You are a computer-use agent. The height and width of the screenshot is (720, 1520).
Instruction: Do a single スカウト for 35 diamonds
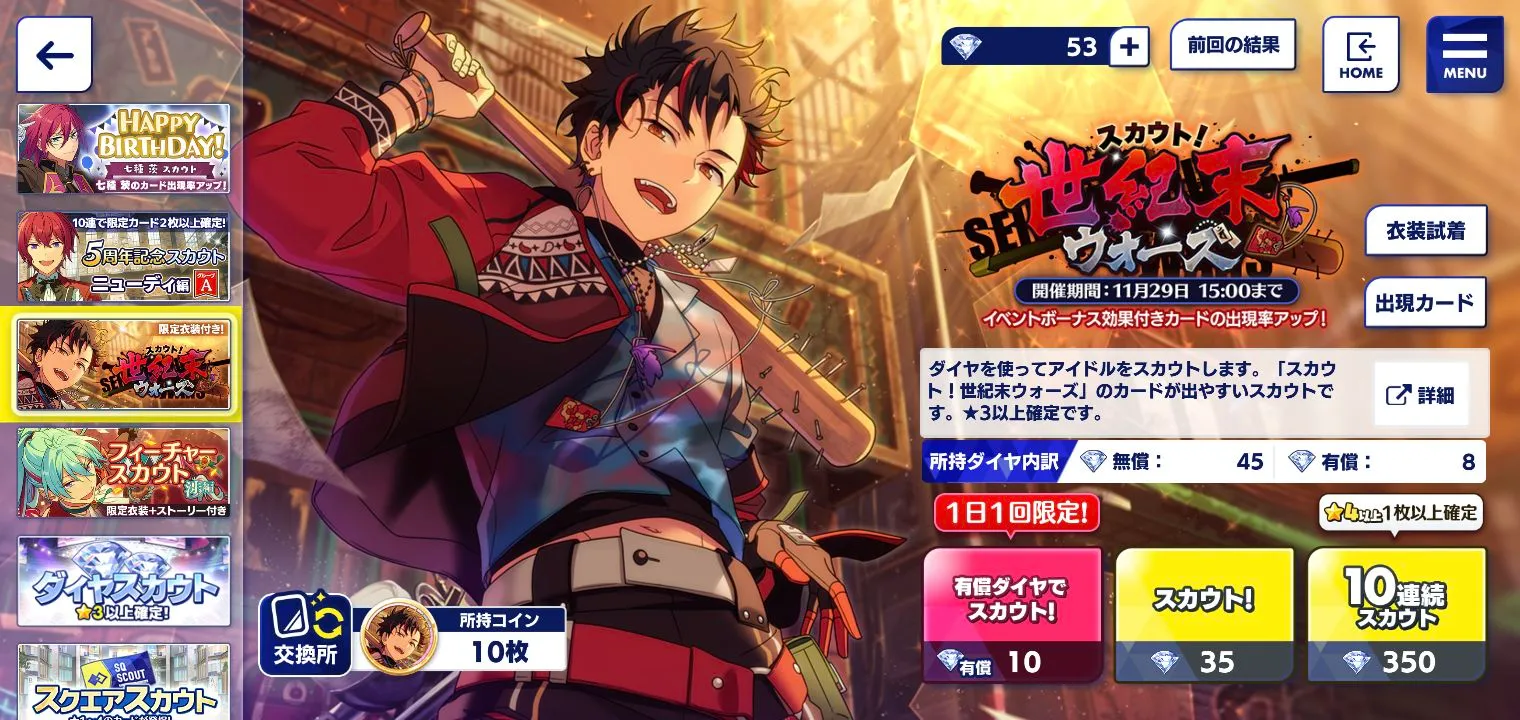click(1204, 614)
